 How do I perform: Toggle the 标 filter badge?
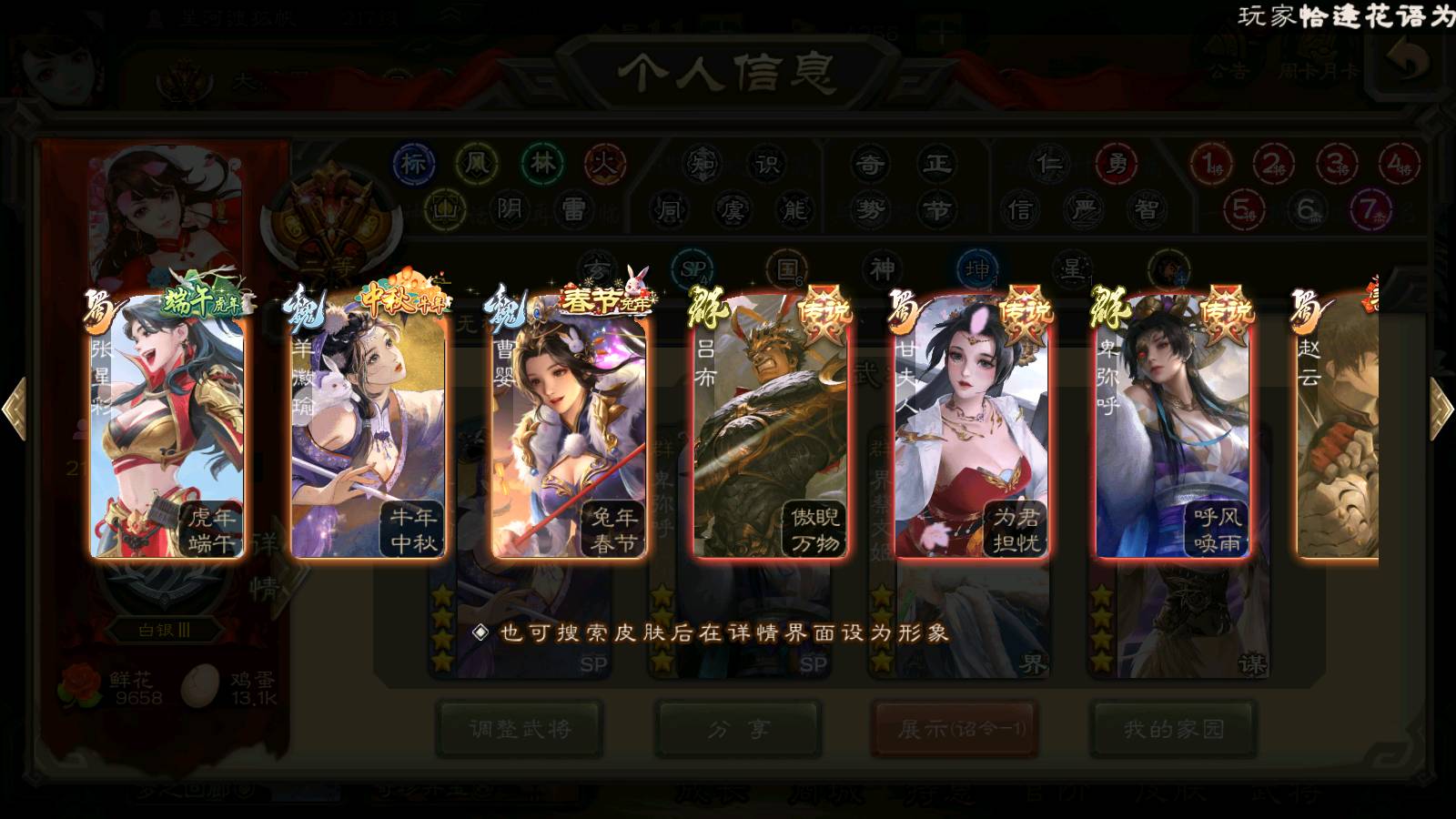click(x=413, y=164)
